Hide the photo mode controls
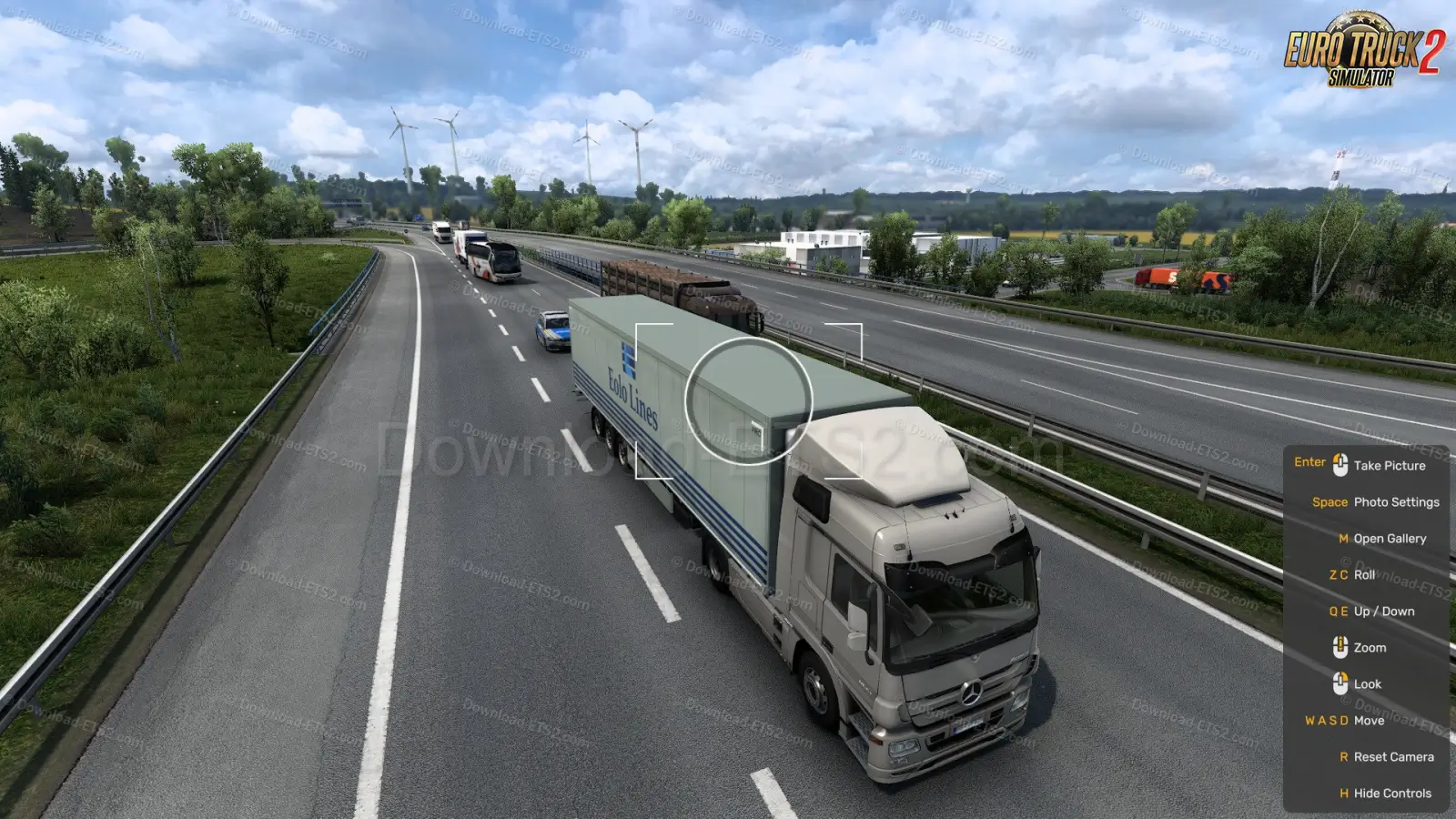1456x819 pixels. (1391, 793)
